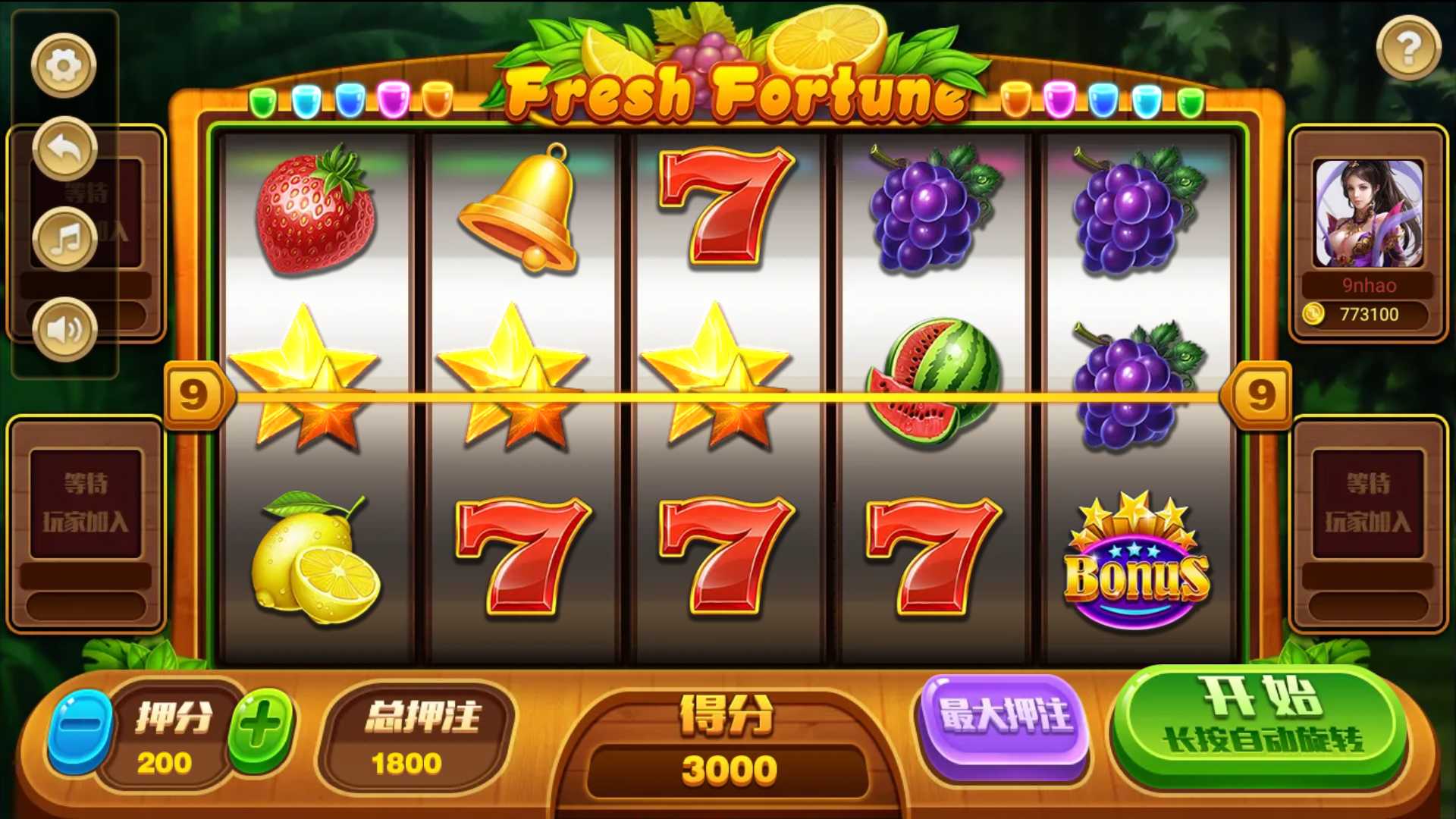Toggle the music note button
Image resolution: width=1456 pixels, height=819 pixels.
pos(64,240)
